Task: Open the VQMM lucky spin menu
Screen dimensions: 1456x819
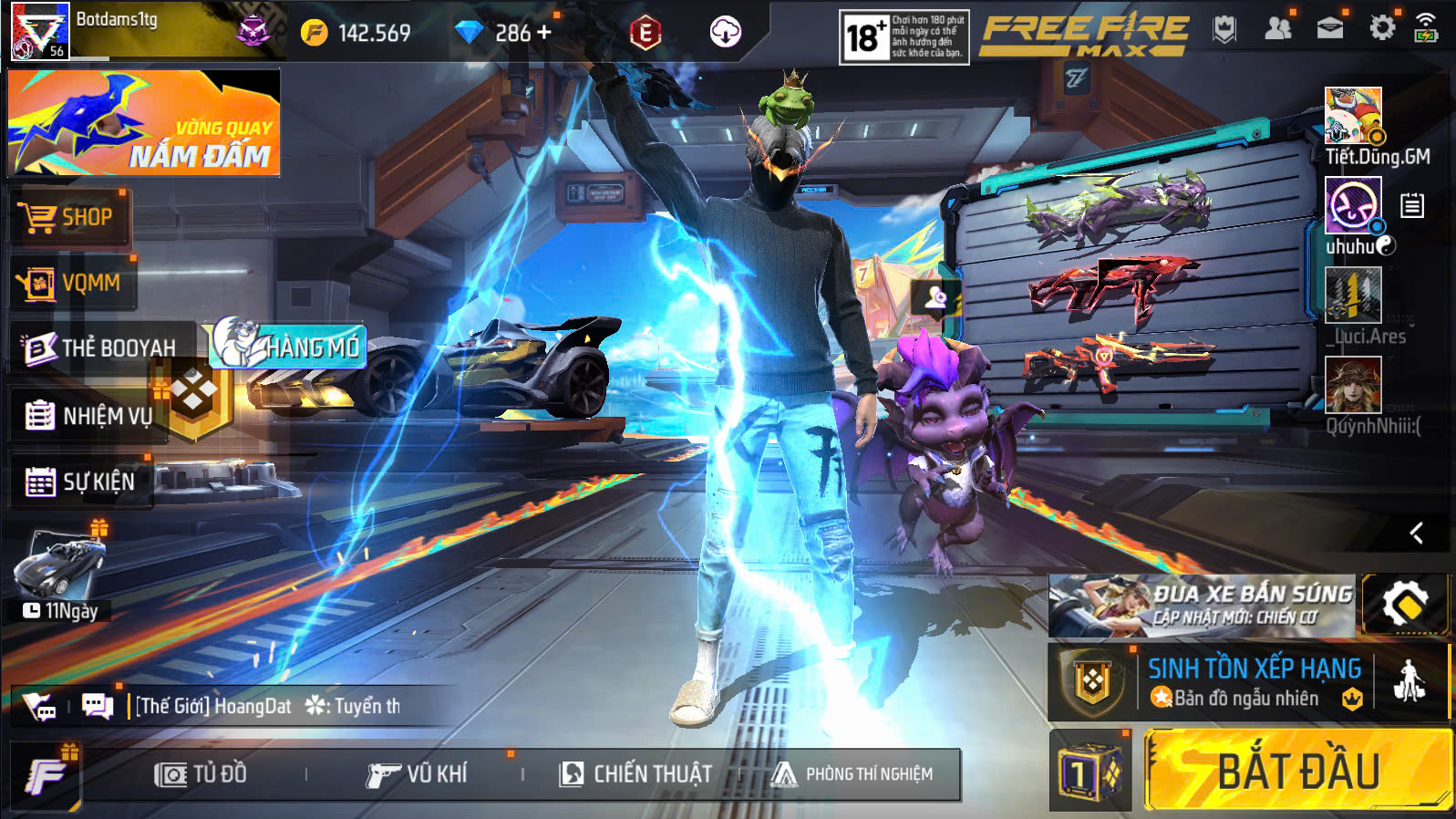Action: pyautogui.click(x=73, y=284)
